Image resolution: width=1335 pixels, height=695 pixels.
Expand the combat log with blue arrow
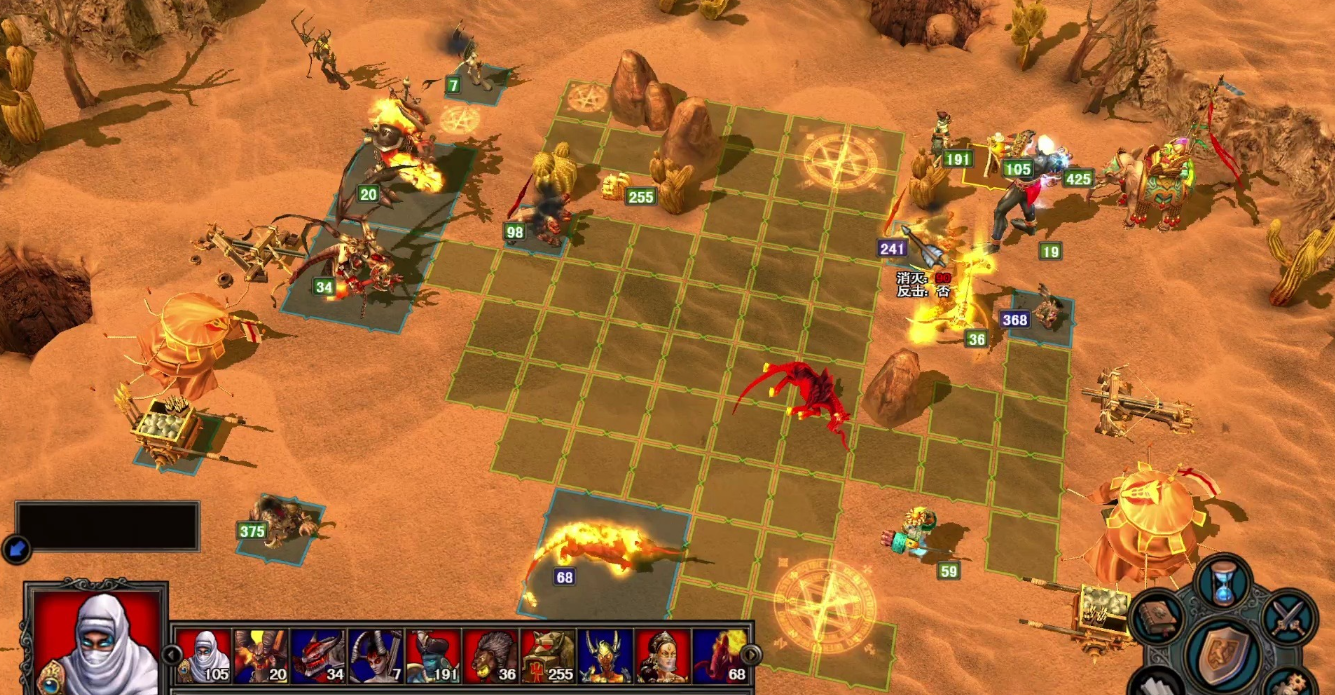pos(16,548)
